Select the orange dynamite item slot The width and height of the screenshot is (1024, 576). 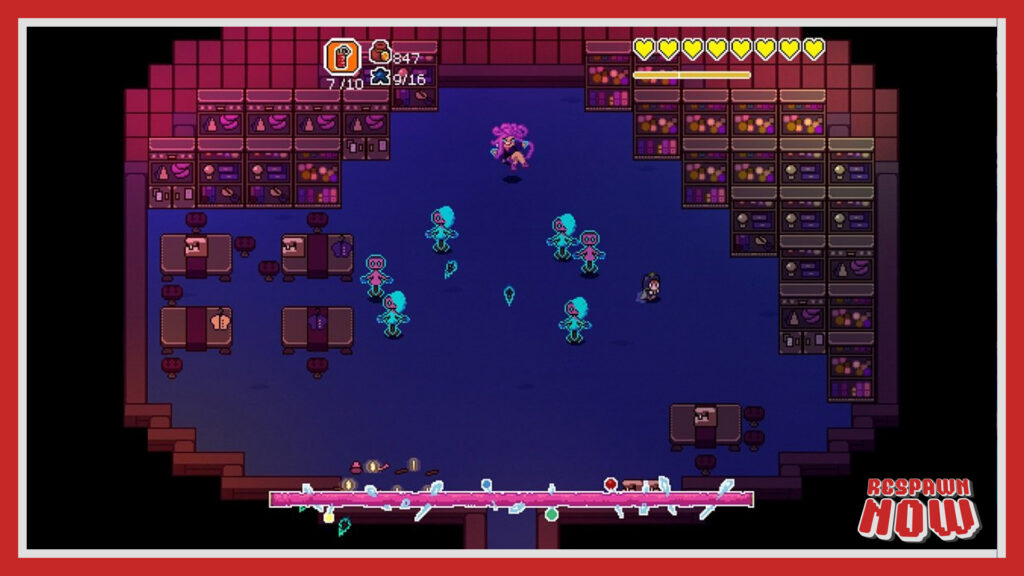(342, 57)
